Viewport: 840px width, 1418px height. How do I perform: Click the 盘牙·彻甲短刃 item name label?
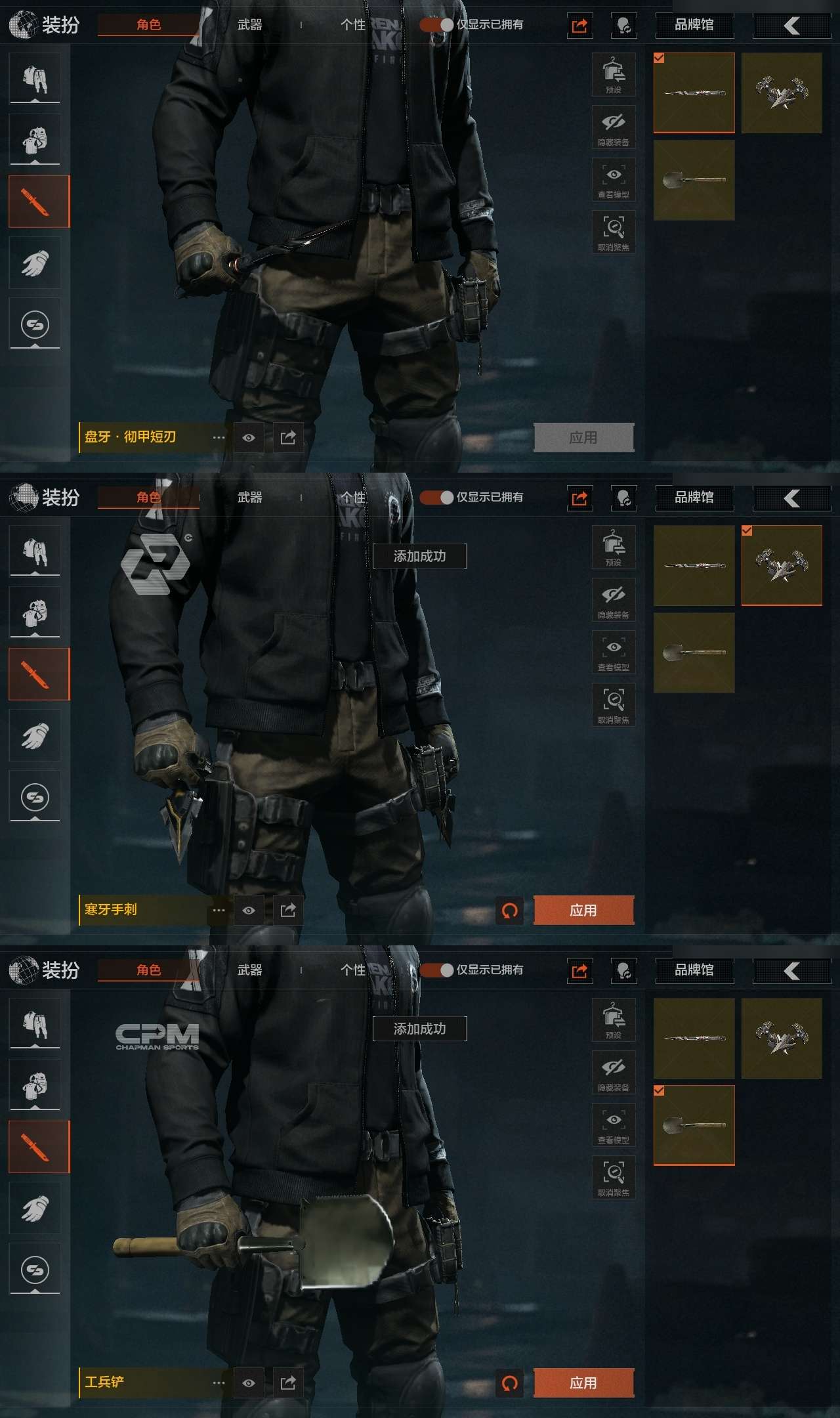pyautogui.click(x=131, y=437)
